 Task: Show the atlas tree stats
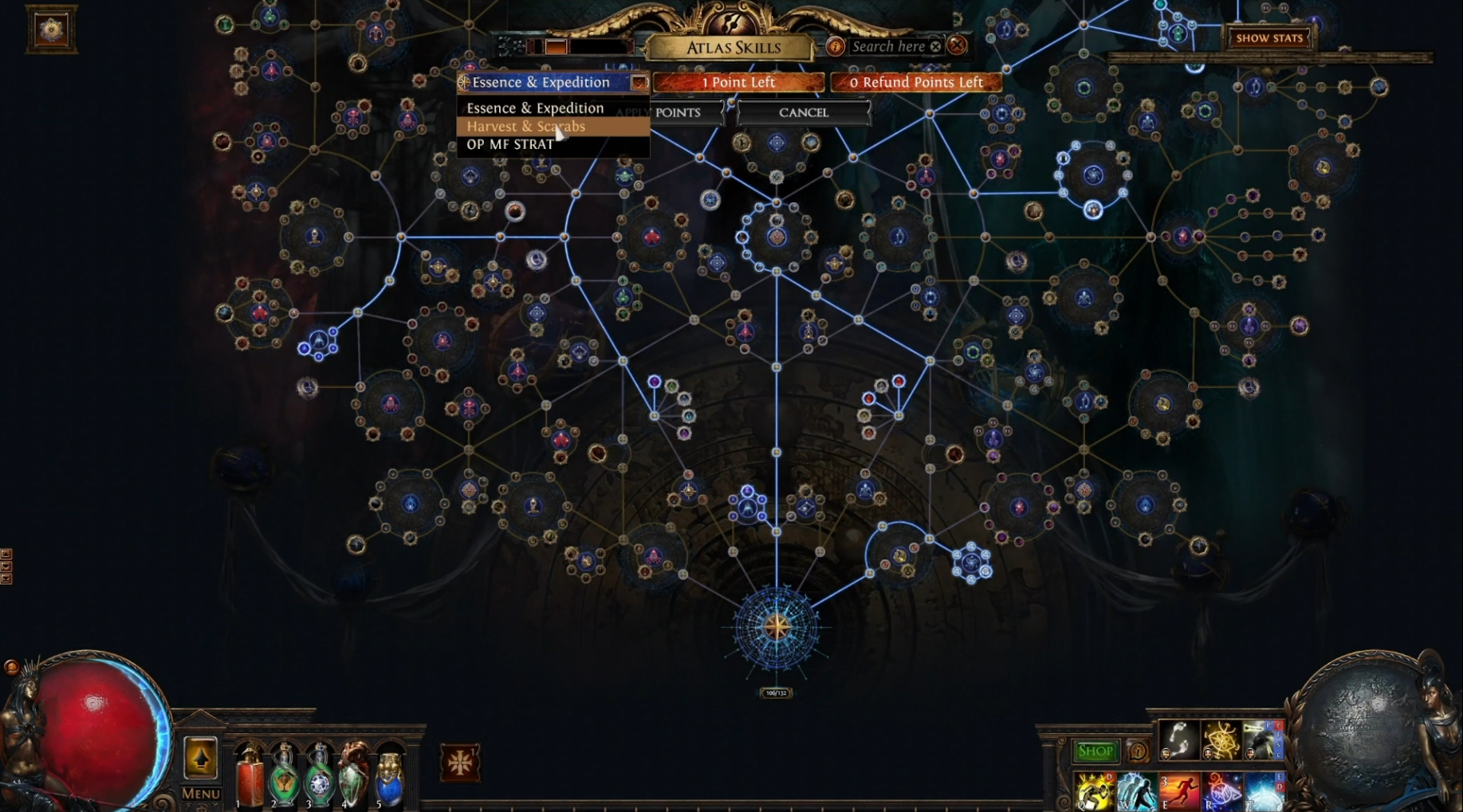click(1269, 37)
